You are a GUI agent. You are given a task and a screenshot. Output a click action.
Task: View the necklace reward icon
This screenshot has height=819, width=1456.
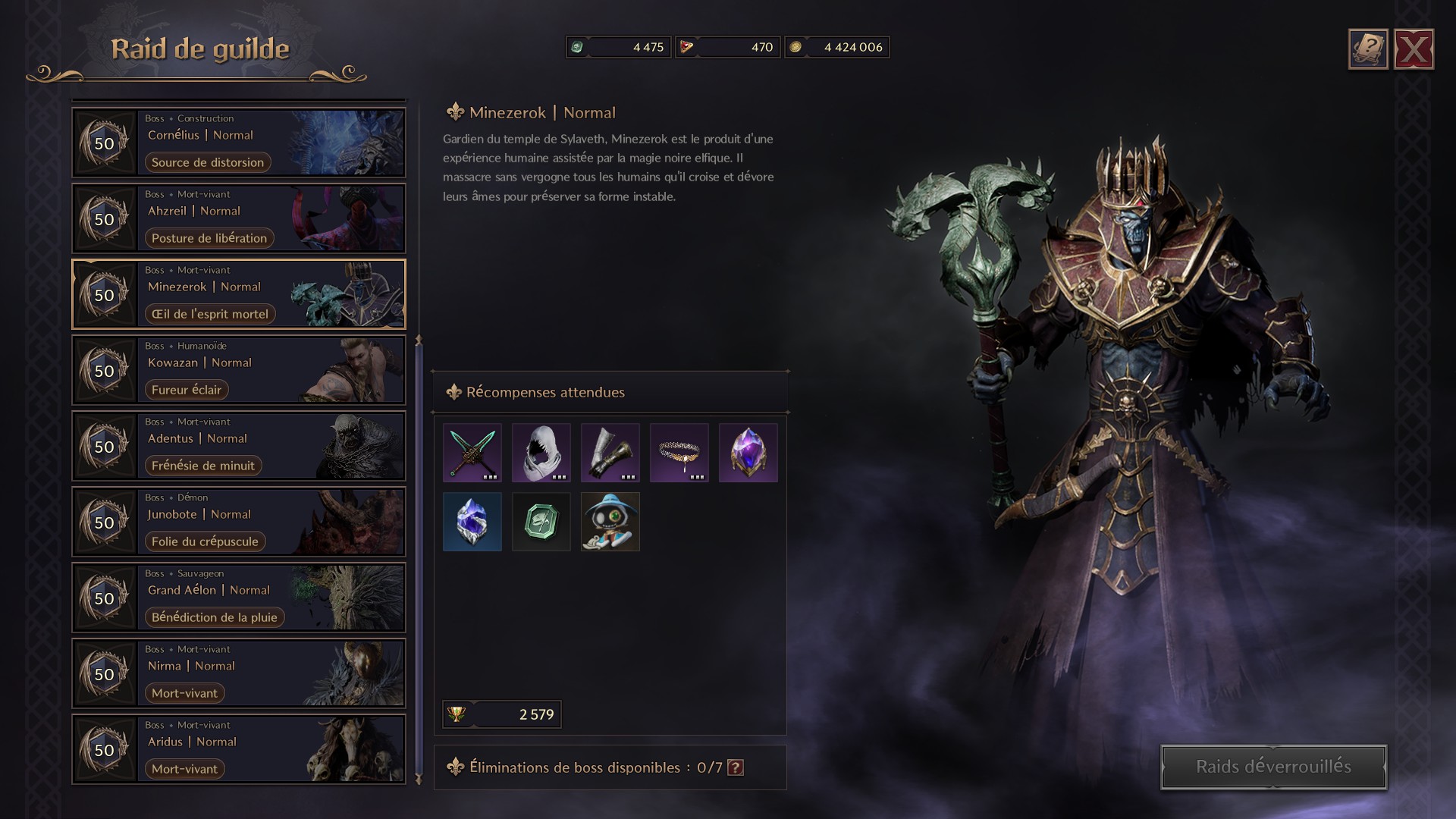[679, 453]
